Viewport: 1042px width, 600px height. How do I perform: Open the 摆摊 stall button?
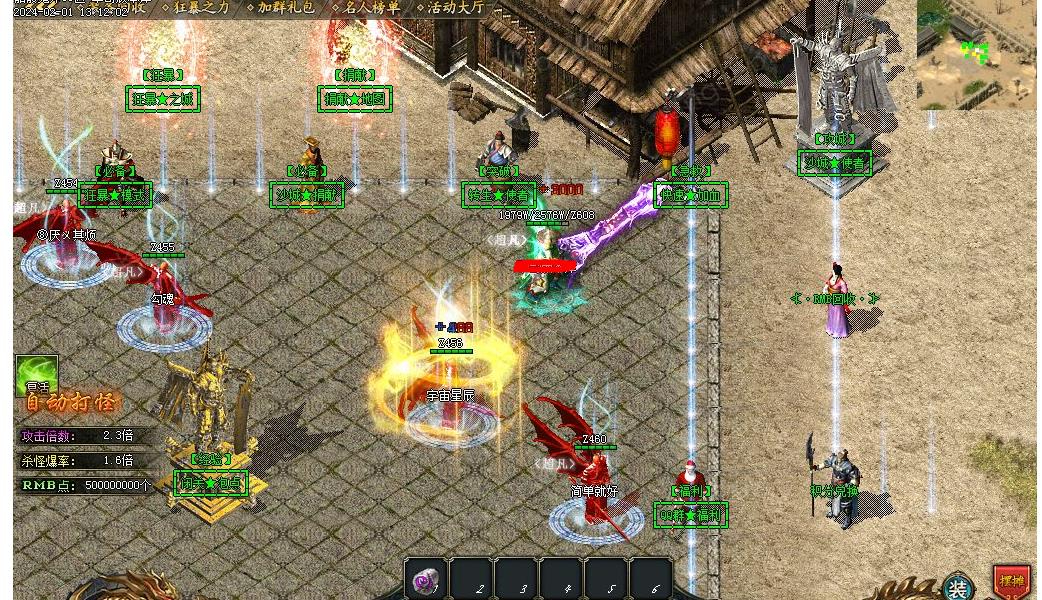pos(1012,581)
